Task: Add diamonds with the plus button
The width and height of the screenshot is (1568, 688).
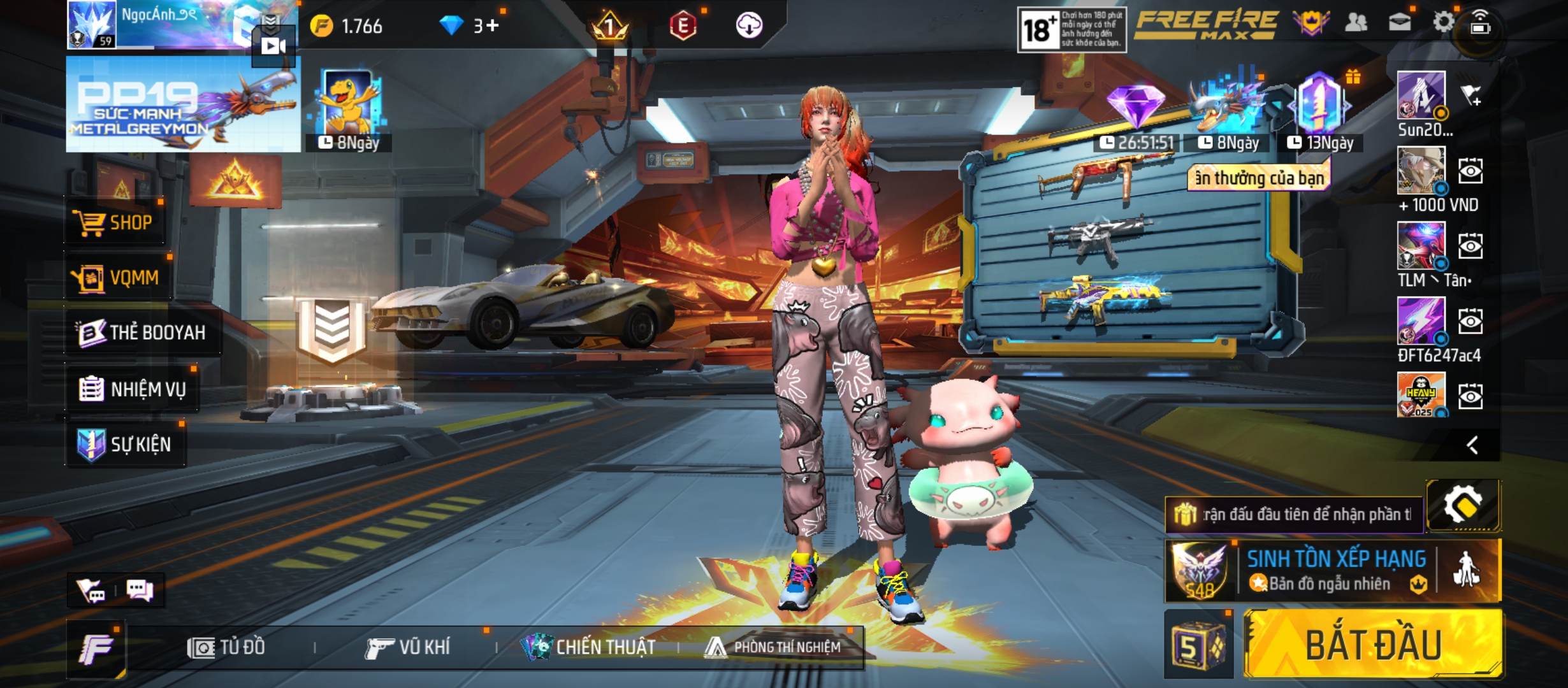Action: (x=492, y=25)
